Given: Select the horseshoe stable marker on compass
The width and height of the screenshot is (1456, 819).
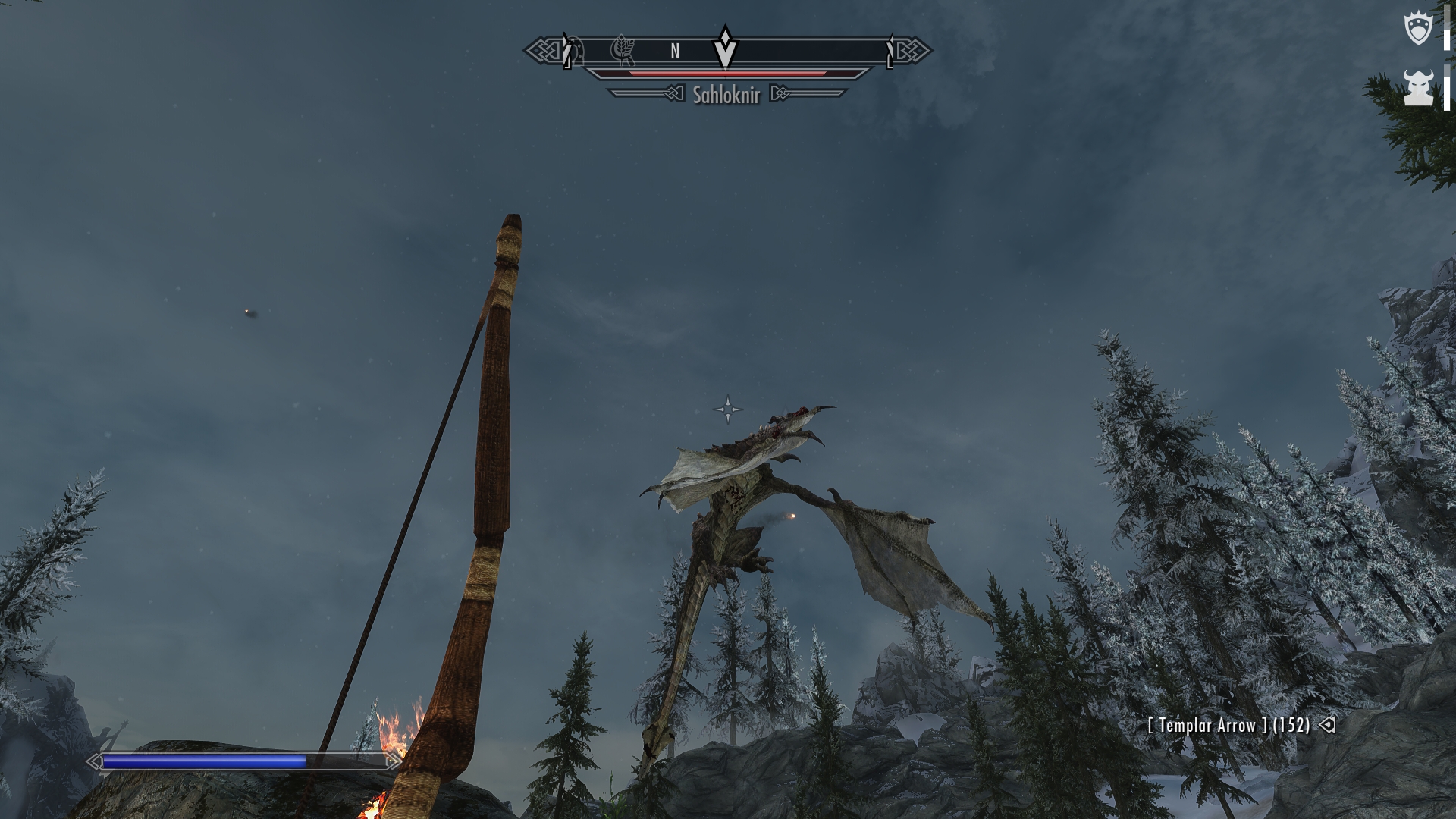Looking at the screenshot, I should pos(575,51).
